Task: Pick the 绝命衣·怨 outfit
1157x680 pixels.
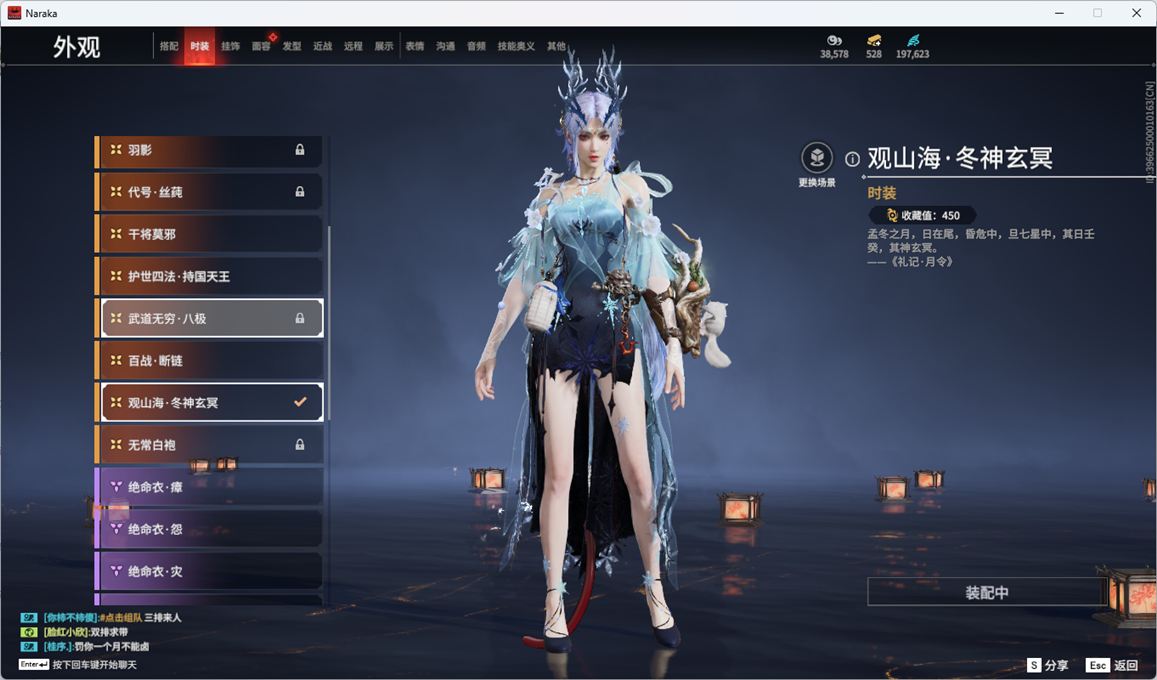Action: pyautogui.click(x=210, y=529)
